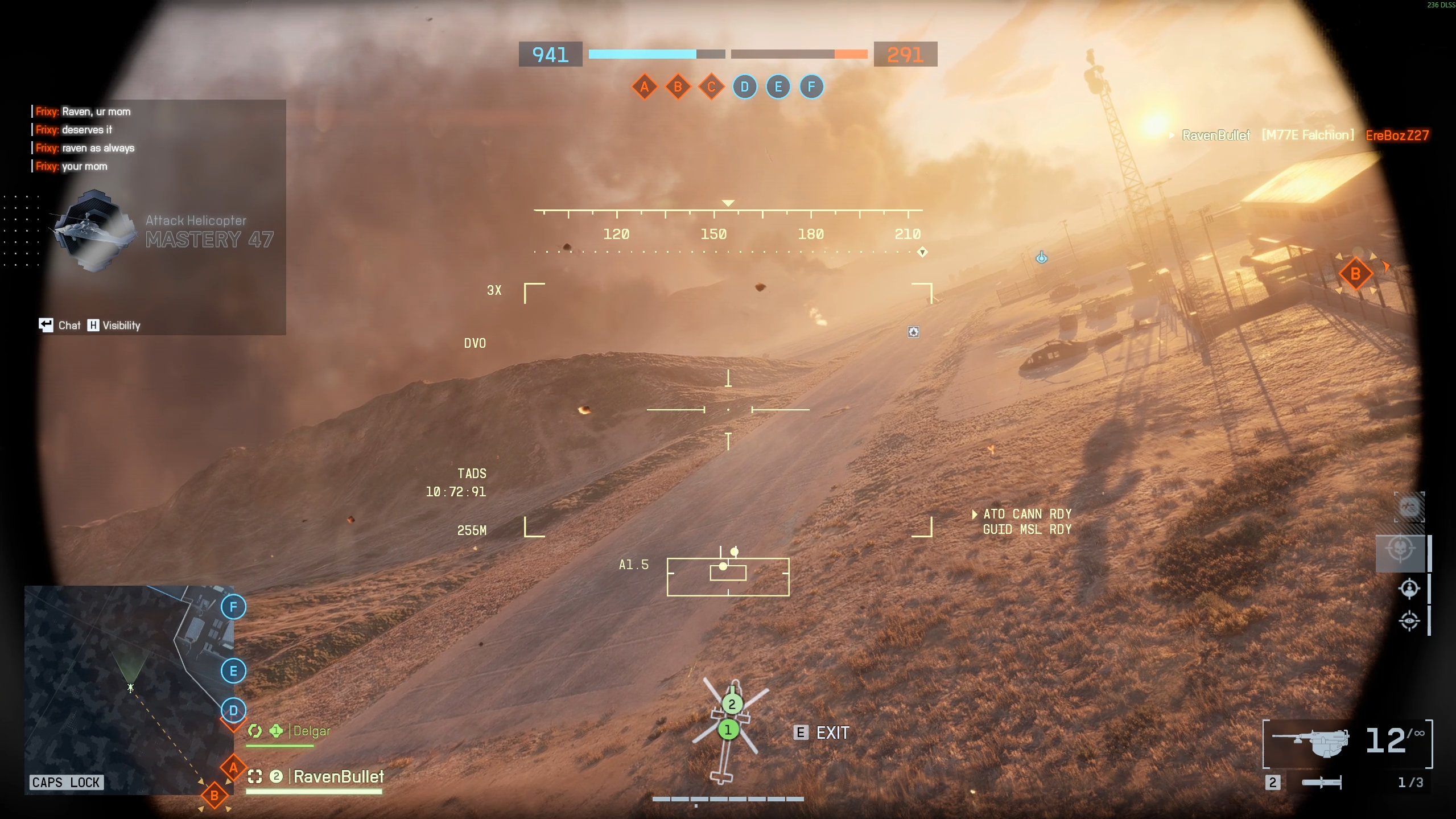Viewport: 1456px width, 819px height.
Task: Click the E marker on the minimap edge
Action: (233, 671)
